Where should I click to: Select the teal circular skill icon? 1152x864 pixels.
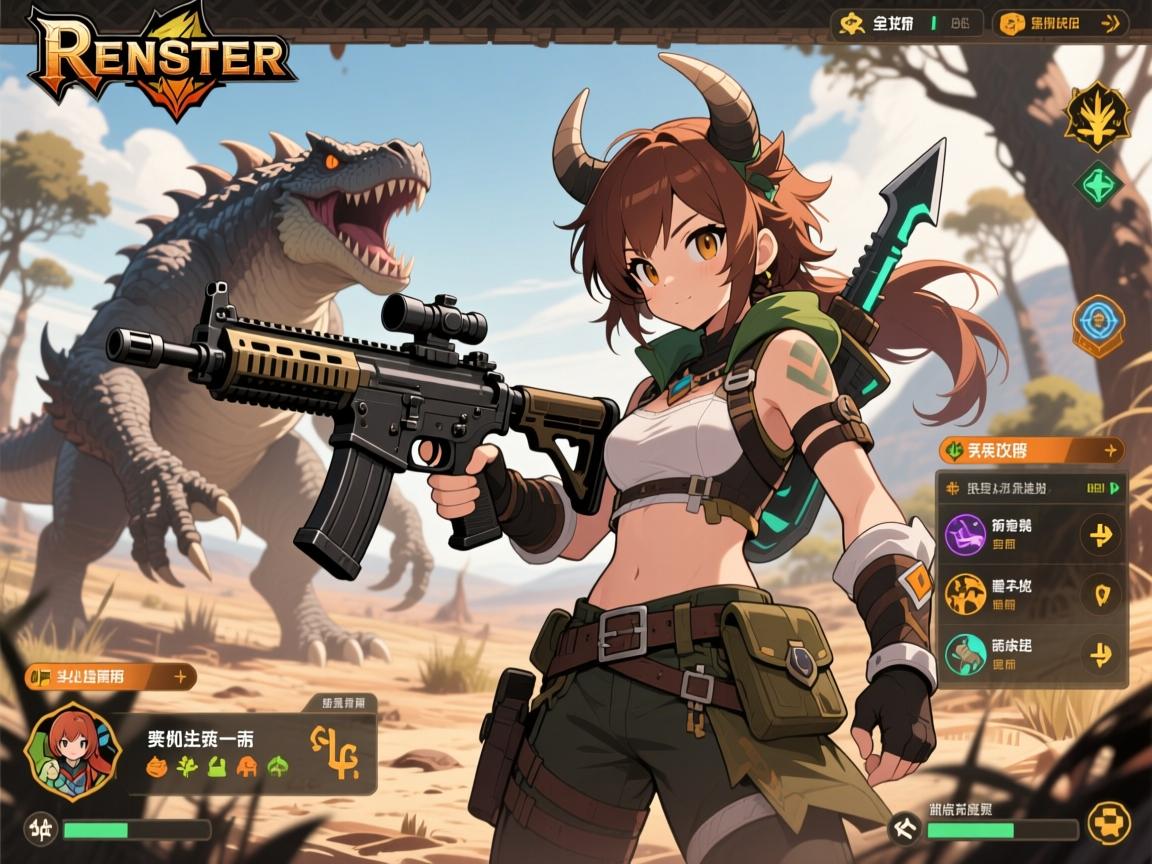[965, 654]
